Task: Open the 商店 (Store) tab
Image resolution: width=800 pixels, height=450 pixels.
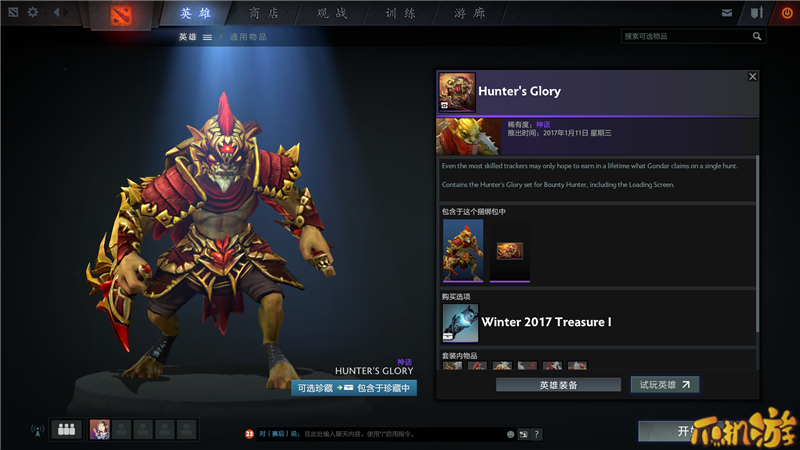Action: pyautogui.click(x=263, y=13)
